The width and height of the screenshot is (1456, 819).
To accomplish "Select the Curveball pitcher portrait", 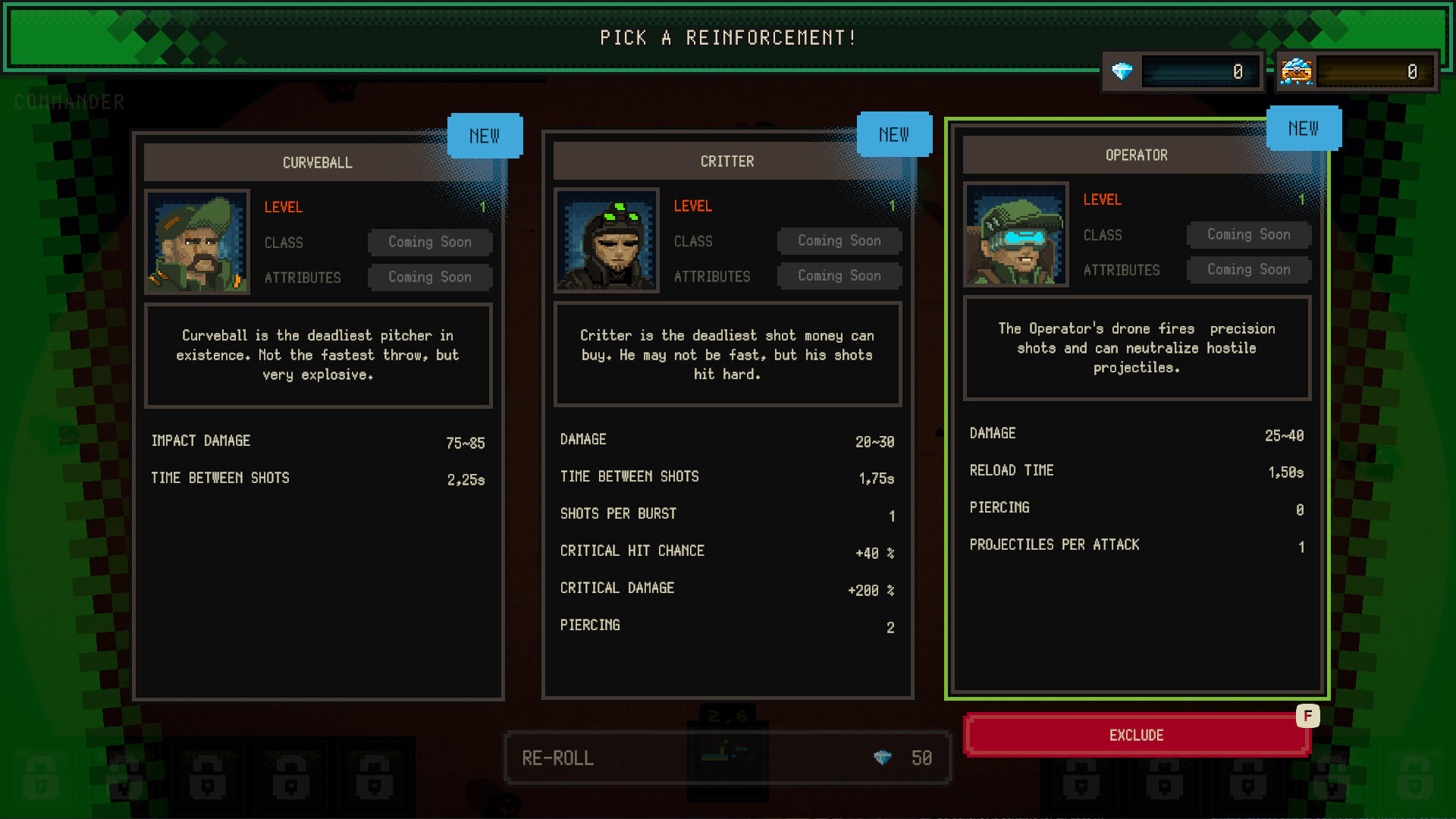I will pos(197,241).
